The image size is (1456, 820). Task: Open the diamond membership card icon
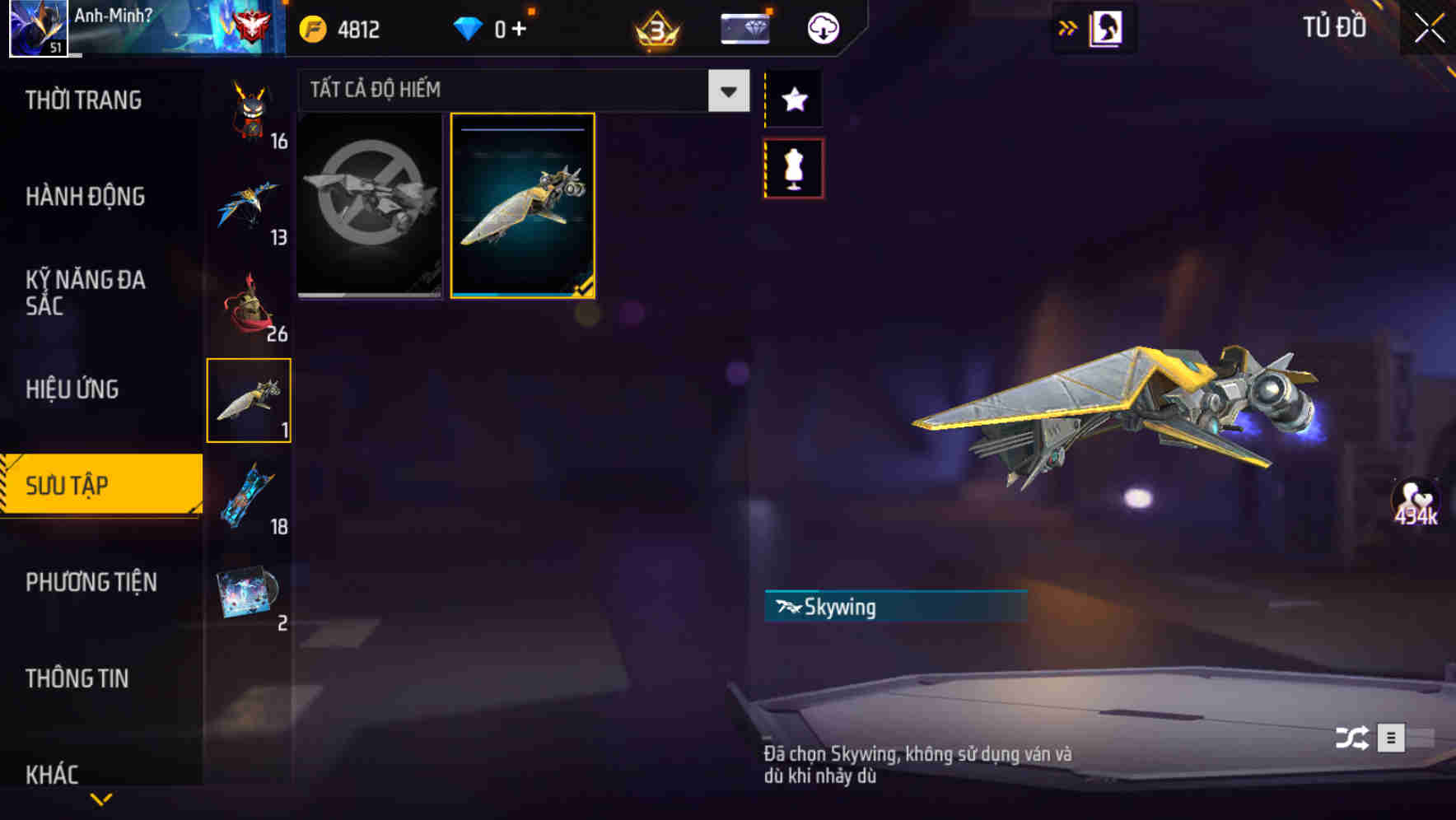[744, 27]
